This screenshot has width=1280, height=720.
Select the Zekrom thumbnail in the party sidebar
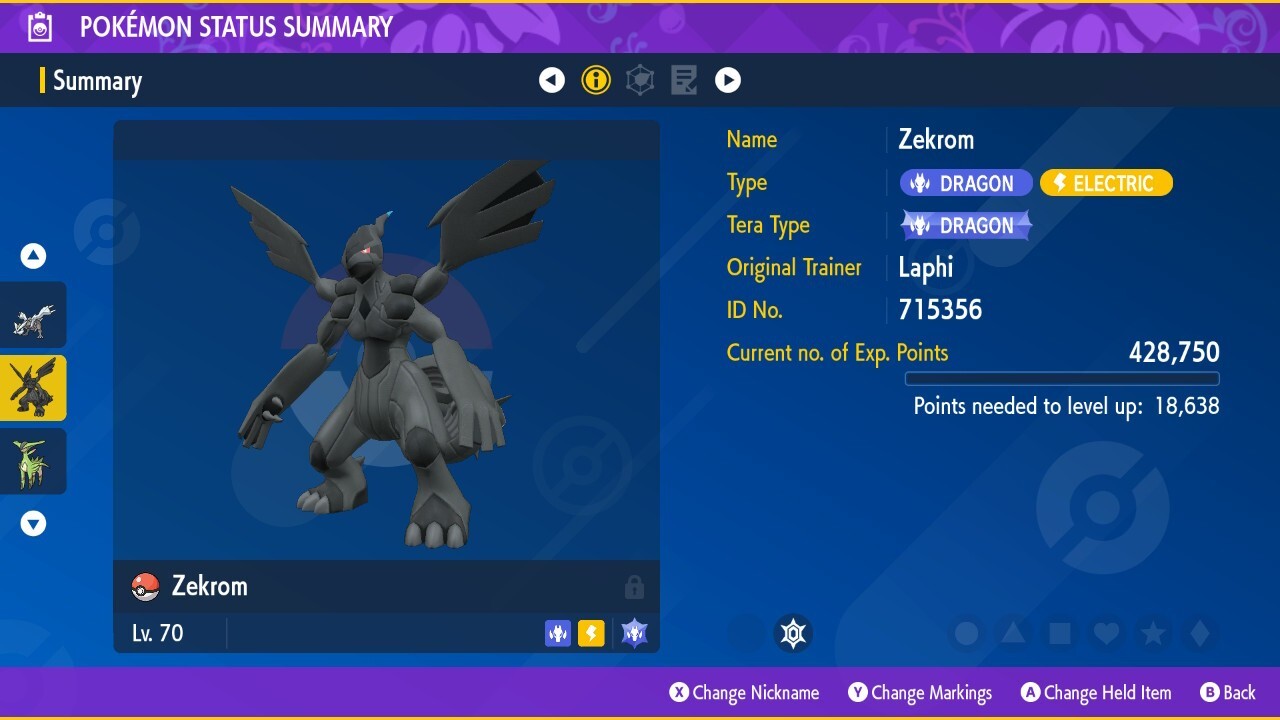coord(33,388)
